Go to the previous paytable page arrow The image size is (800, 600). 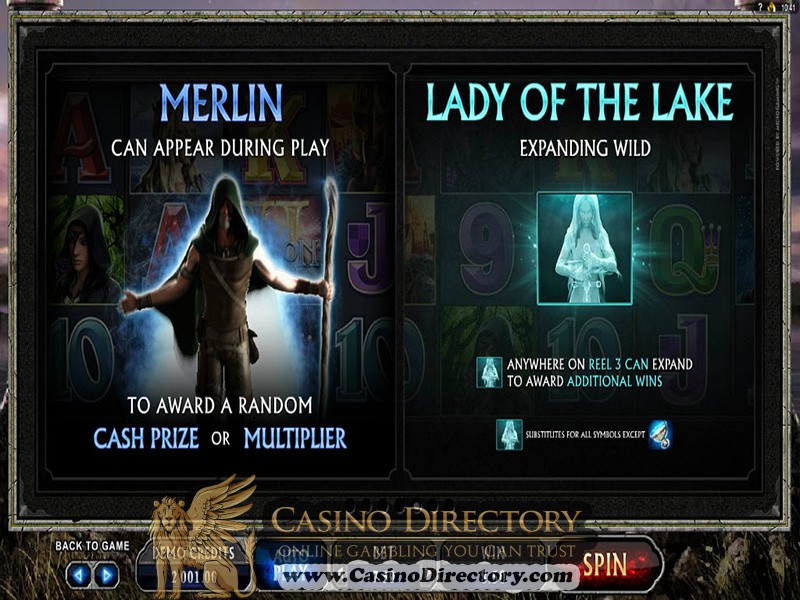[80, 575]
